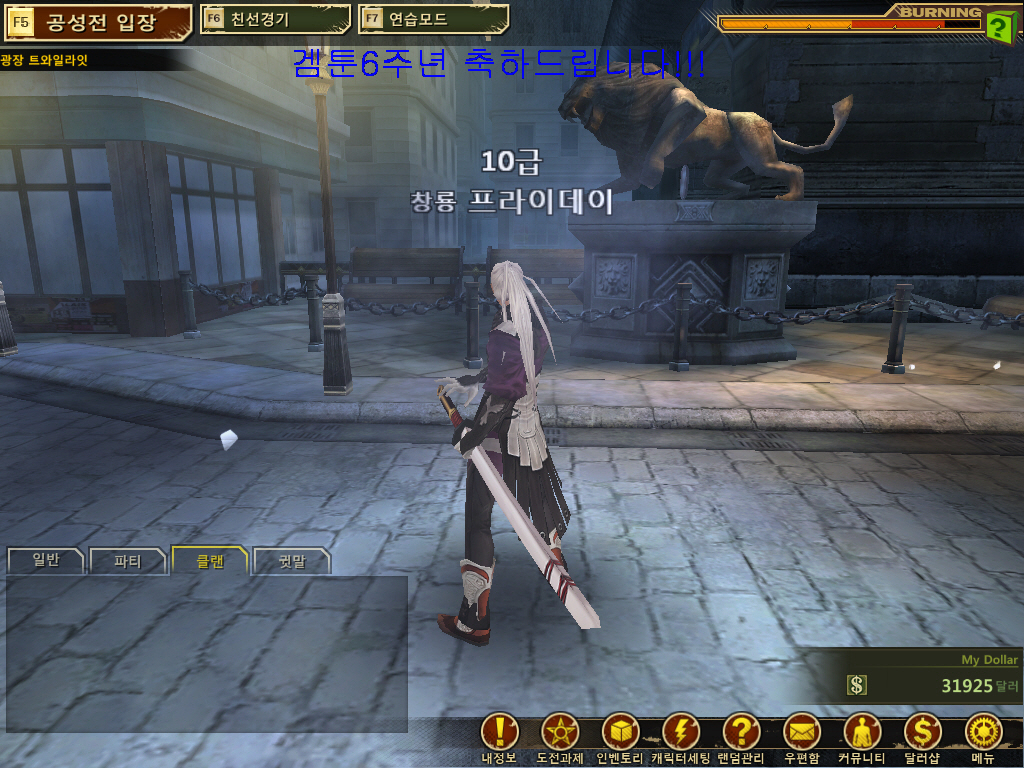
Task: Open the 귓말 whisper chat tab
Action: [291, 561]
